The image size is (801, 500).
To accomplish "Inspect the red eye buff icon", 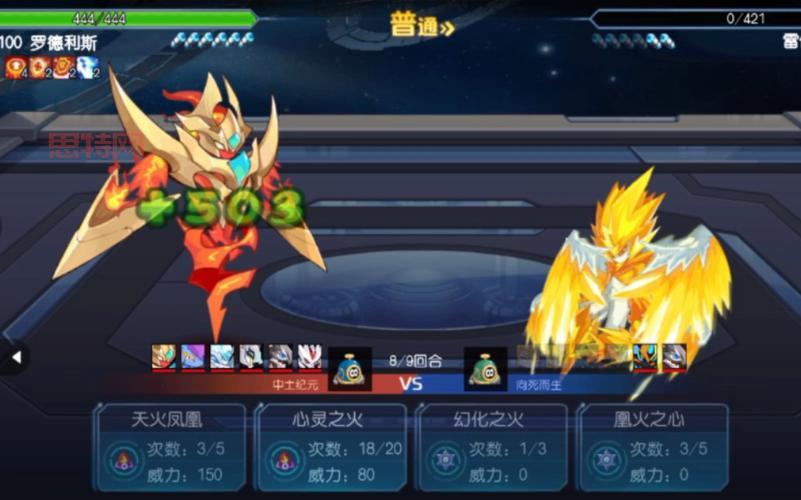I will click(15, 67).
